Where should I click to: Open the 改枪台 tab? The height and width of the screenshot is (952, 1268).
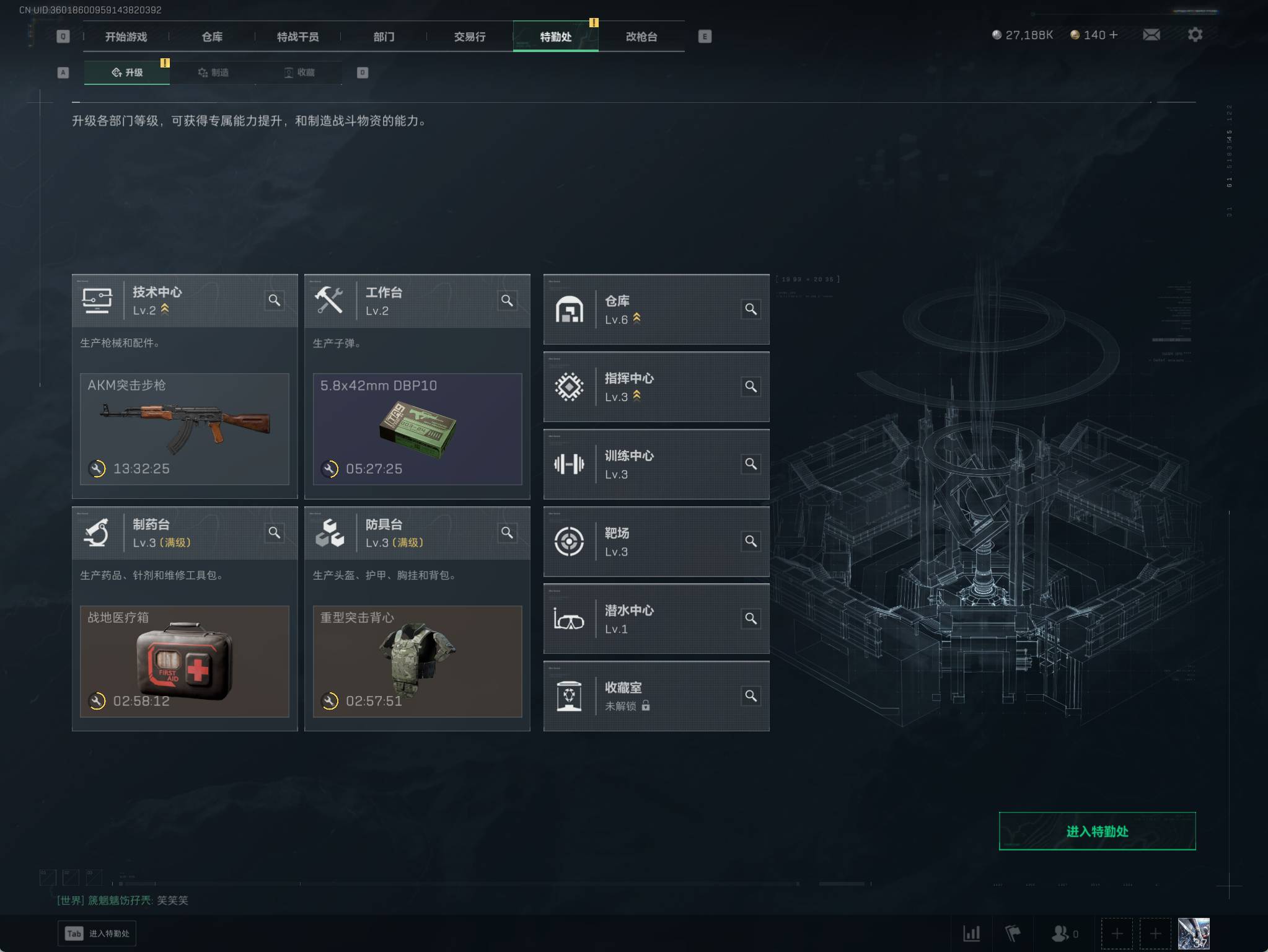tap(641, 37)
